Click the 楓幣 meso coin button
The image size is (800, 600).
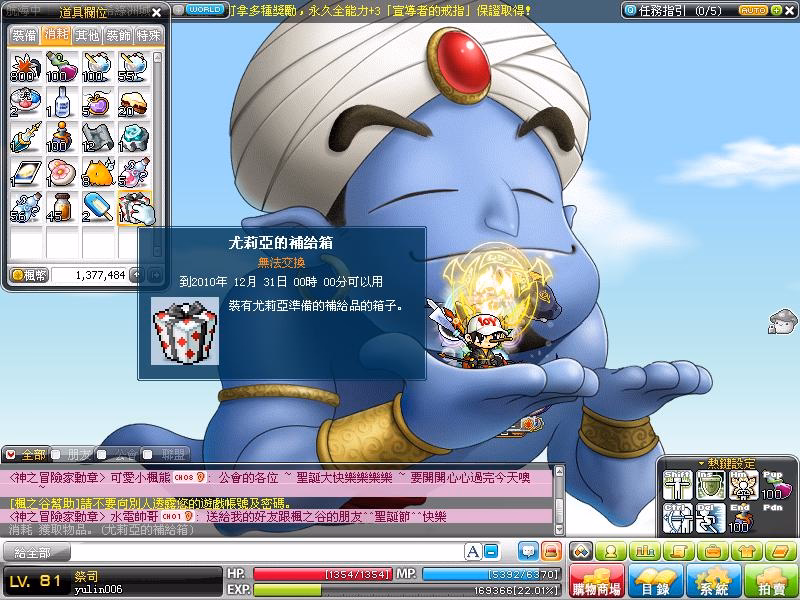coord(29,274)
